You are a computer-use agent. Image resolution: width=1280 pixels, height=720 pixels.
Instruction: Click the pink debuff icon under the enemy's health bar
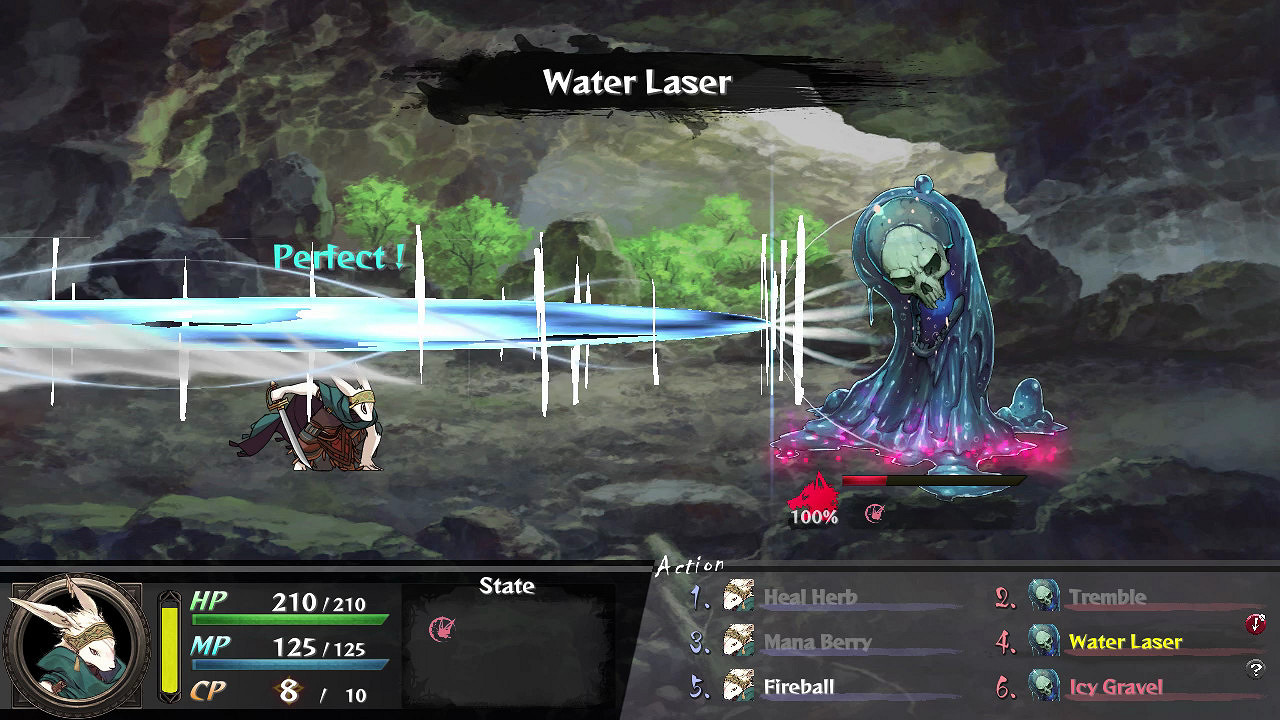coord(875,514)
